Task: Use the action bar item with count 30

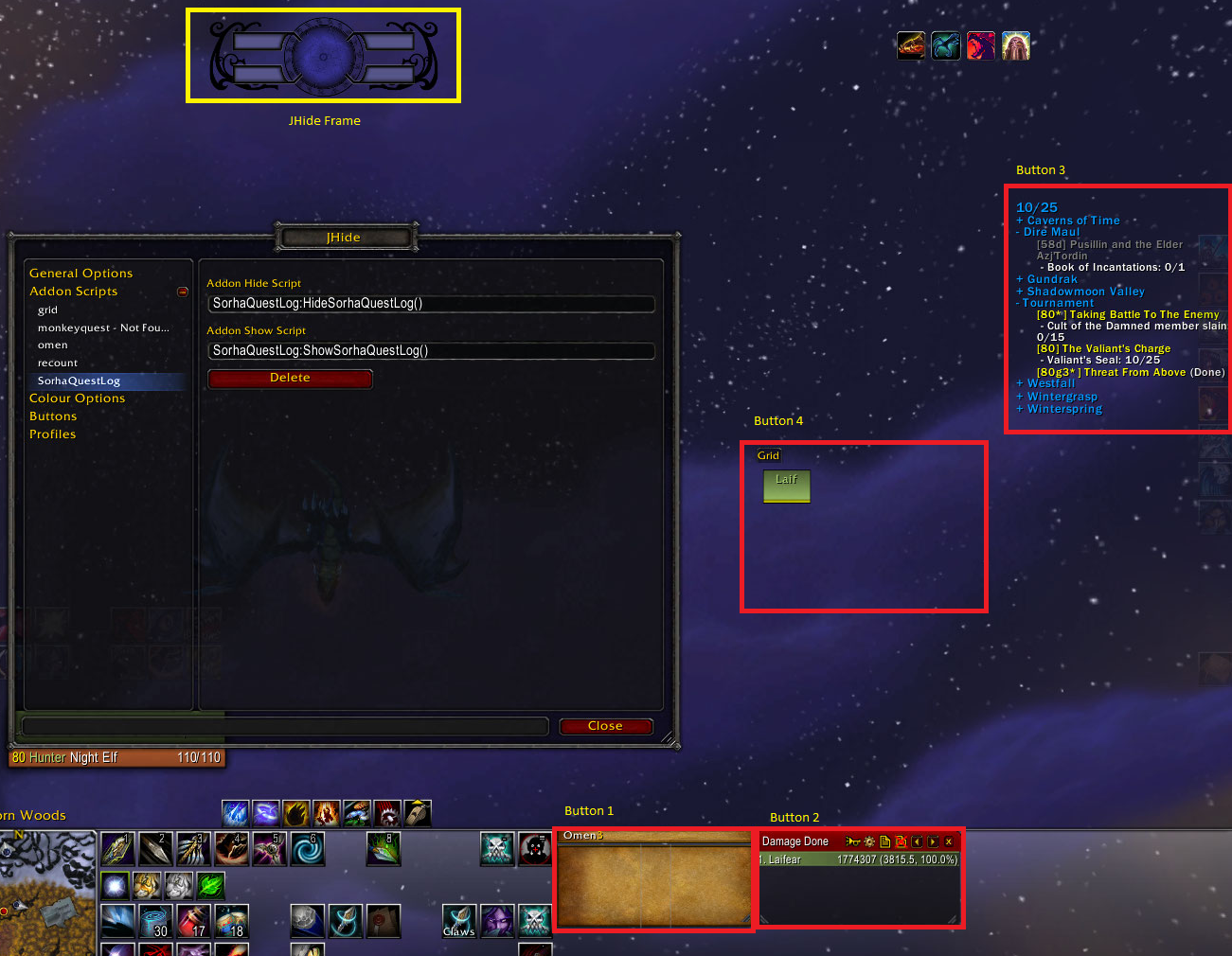Action: [x=155, y=921]
